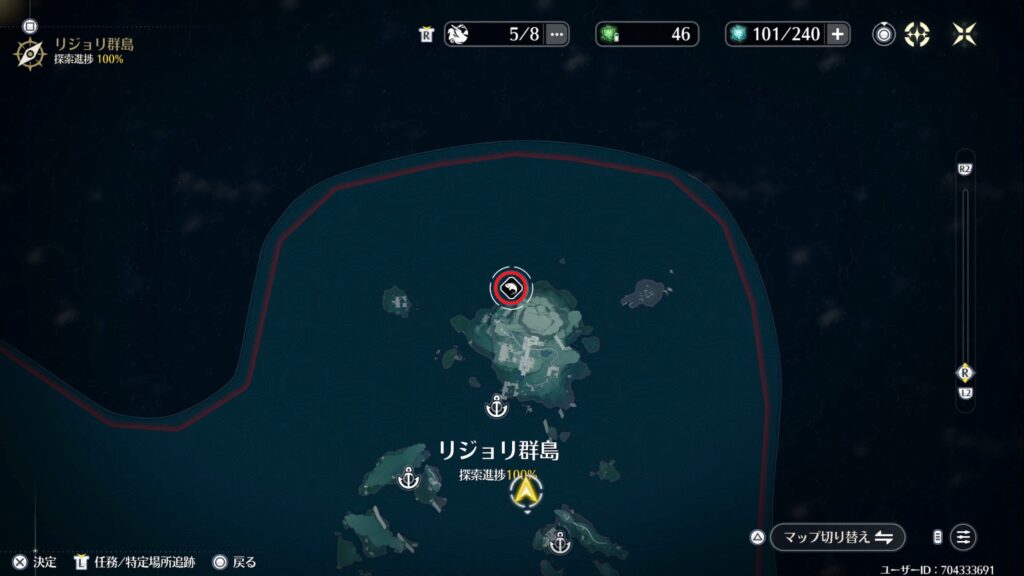Open the three-dots menu beside 5/8

coord(557,34)
